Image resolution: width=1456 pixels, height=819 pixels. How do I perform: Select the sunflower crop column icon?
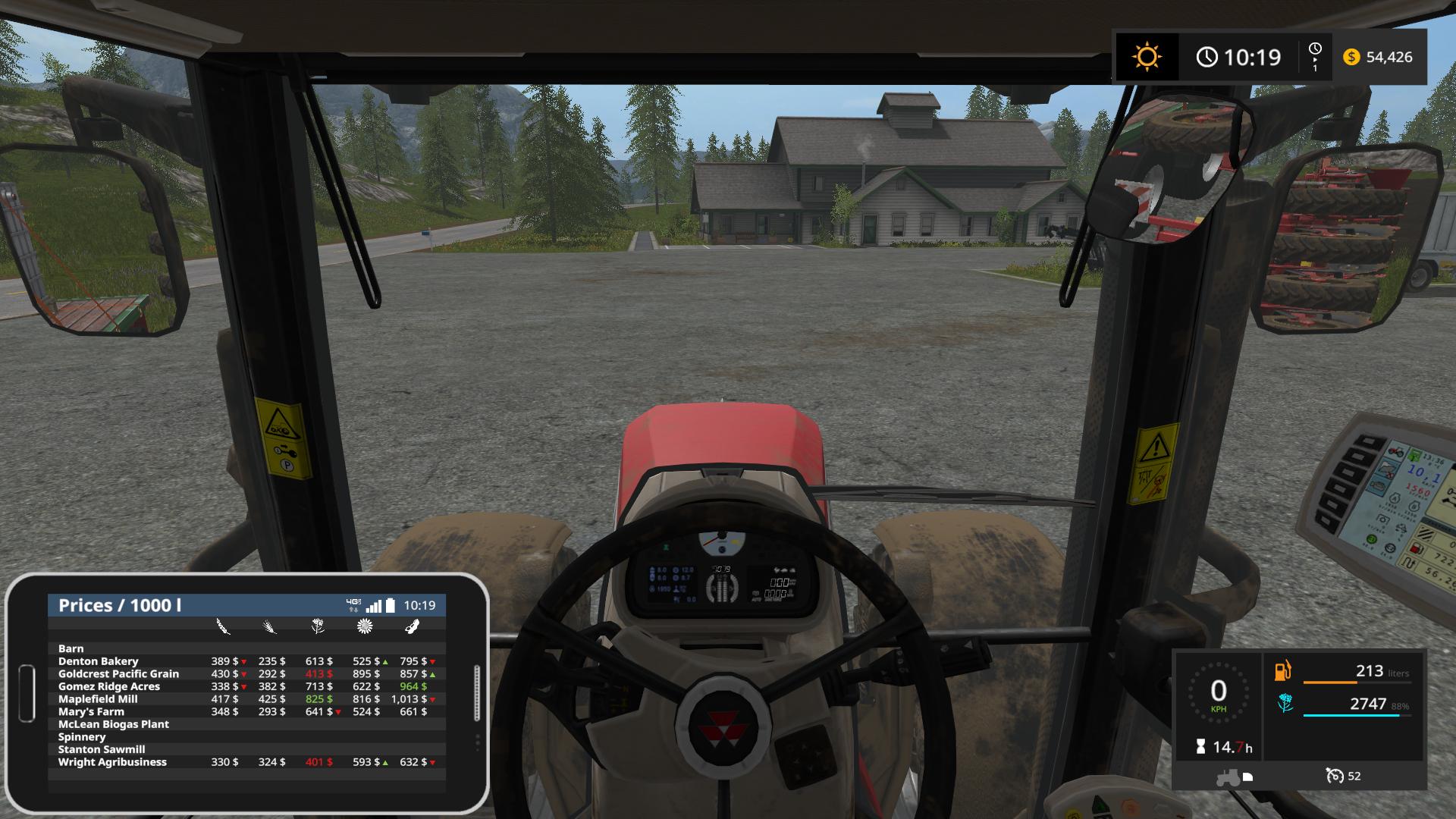click(x=365, y=626)
